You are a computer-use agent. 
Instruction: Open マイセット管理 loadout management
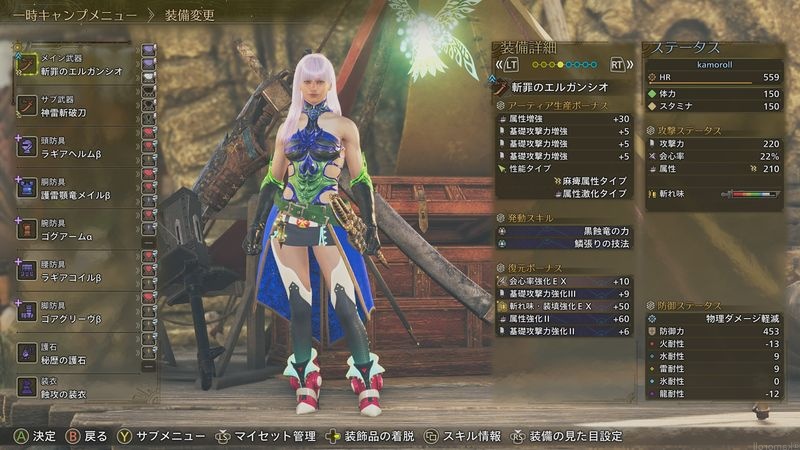click(274, 436)
